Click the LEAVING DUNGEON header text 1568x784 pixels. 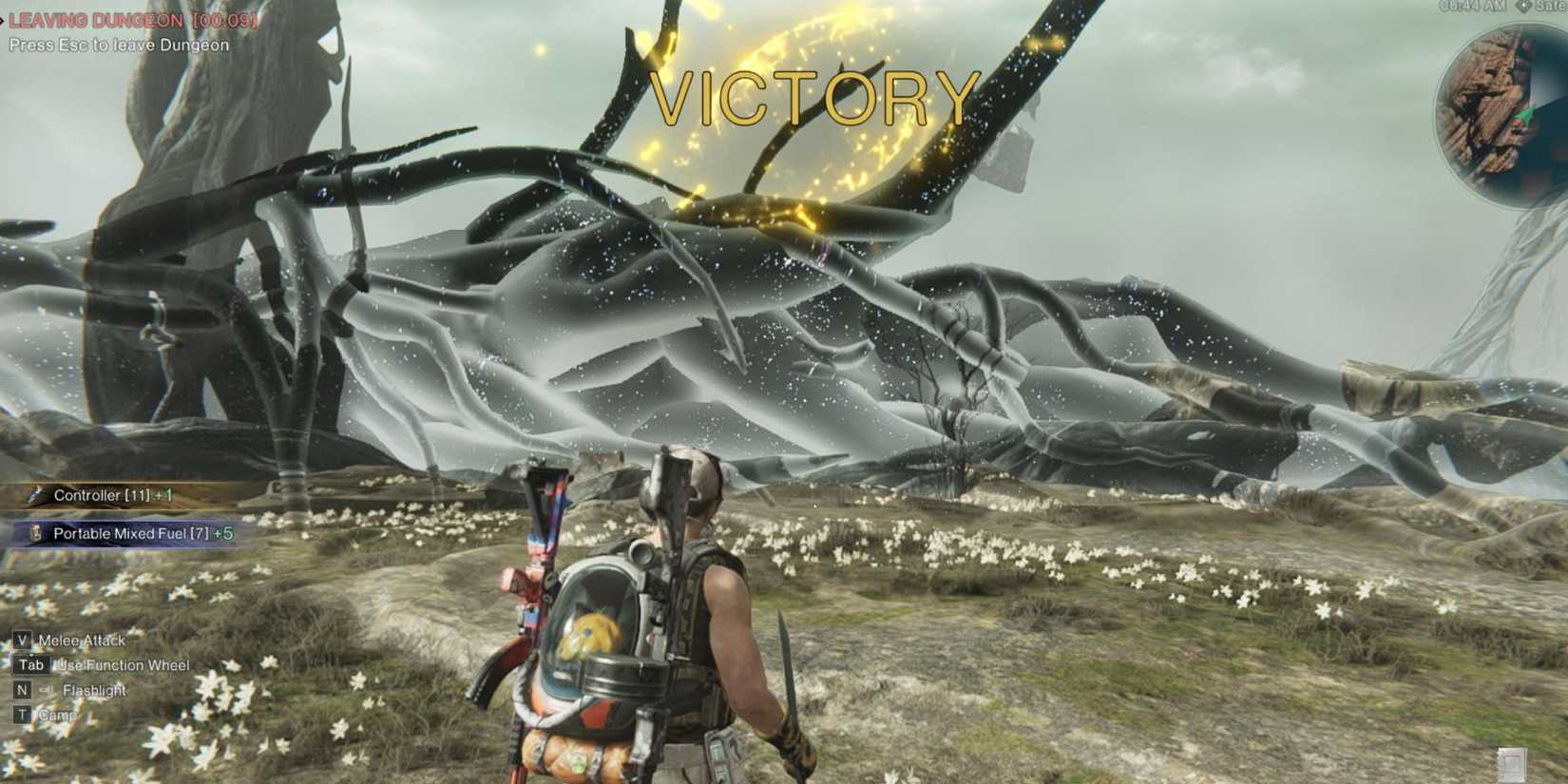coord(95,21)
